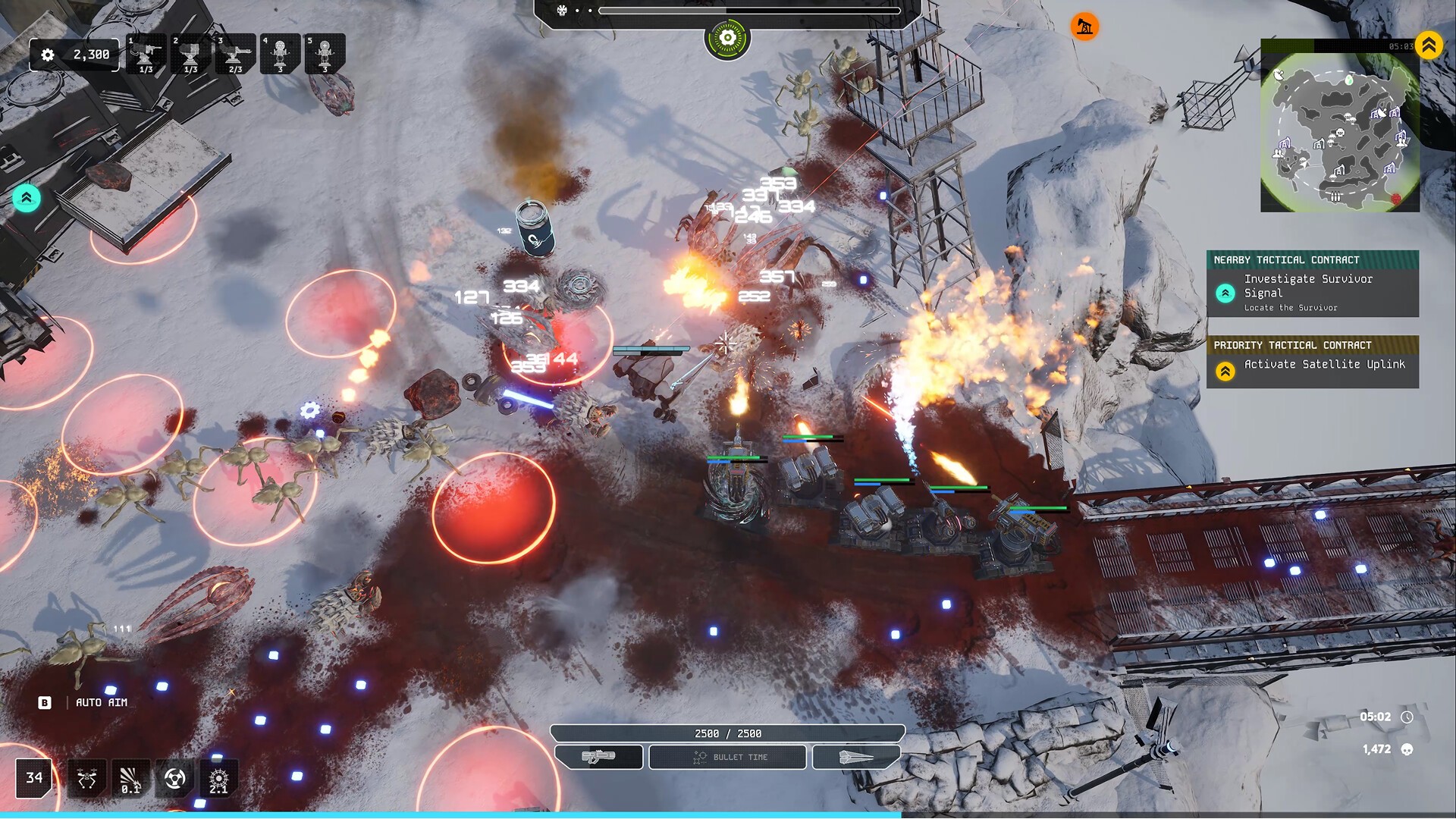Pick the repair tower in slot 5
Image resolution: width=1456 pixels, height=819 pixels.
325,55
